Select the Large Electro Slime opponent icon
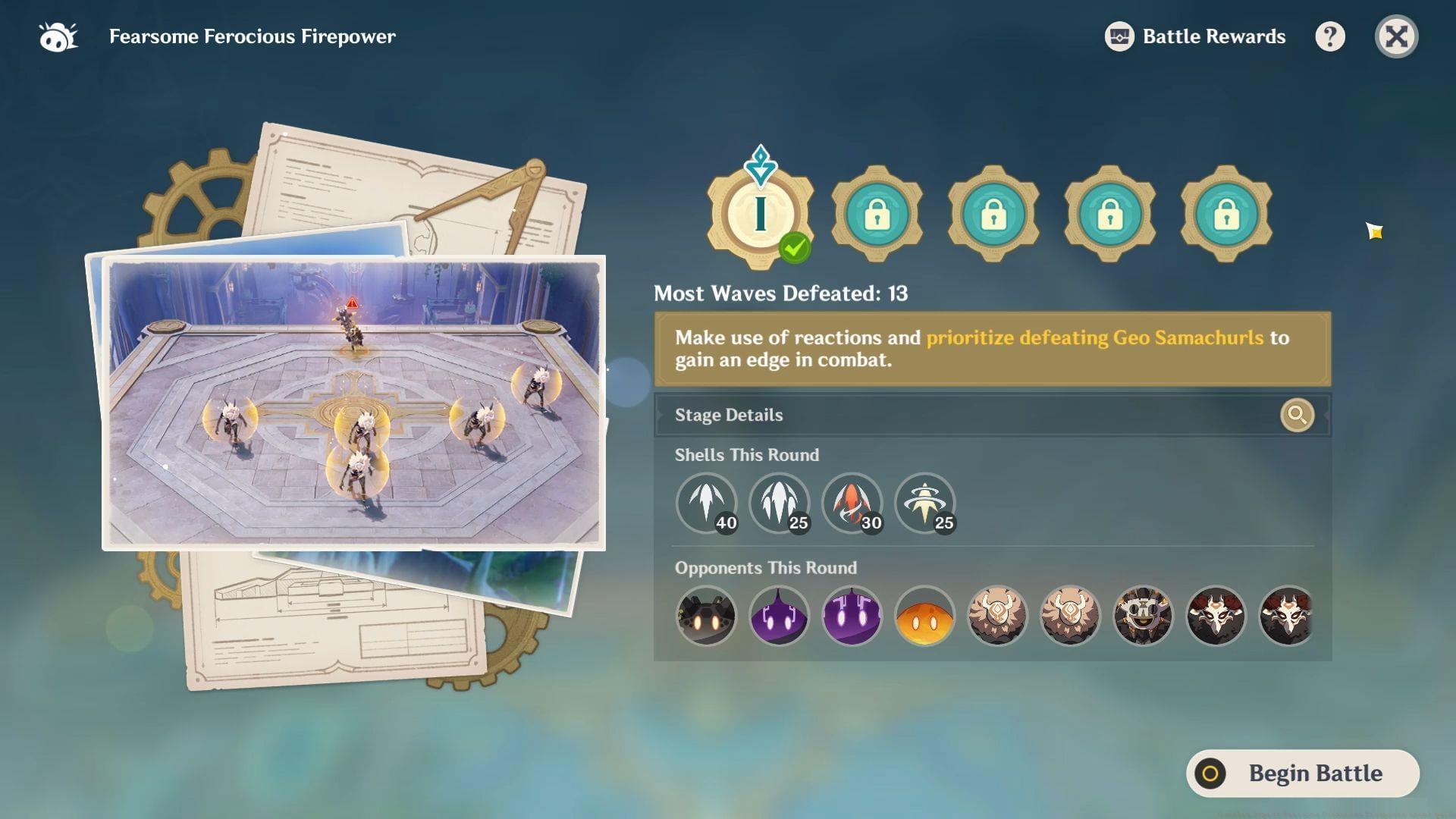The height and width of the screenshot is (819, 1456). [x=852, y=617]
